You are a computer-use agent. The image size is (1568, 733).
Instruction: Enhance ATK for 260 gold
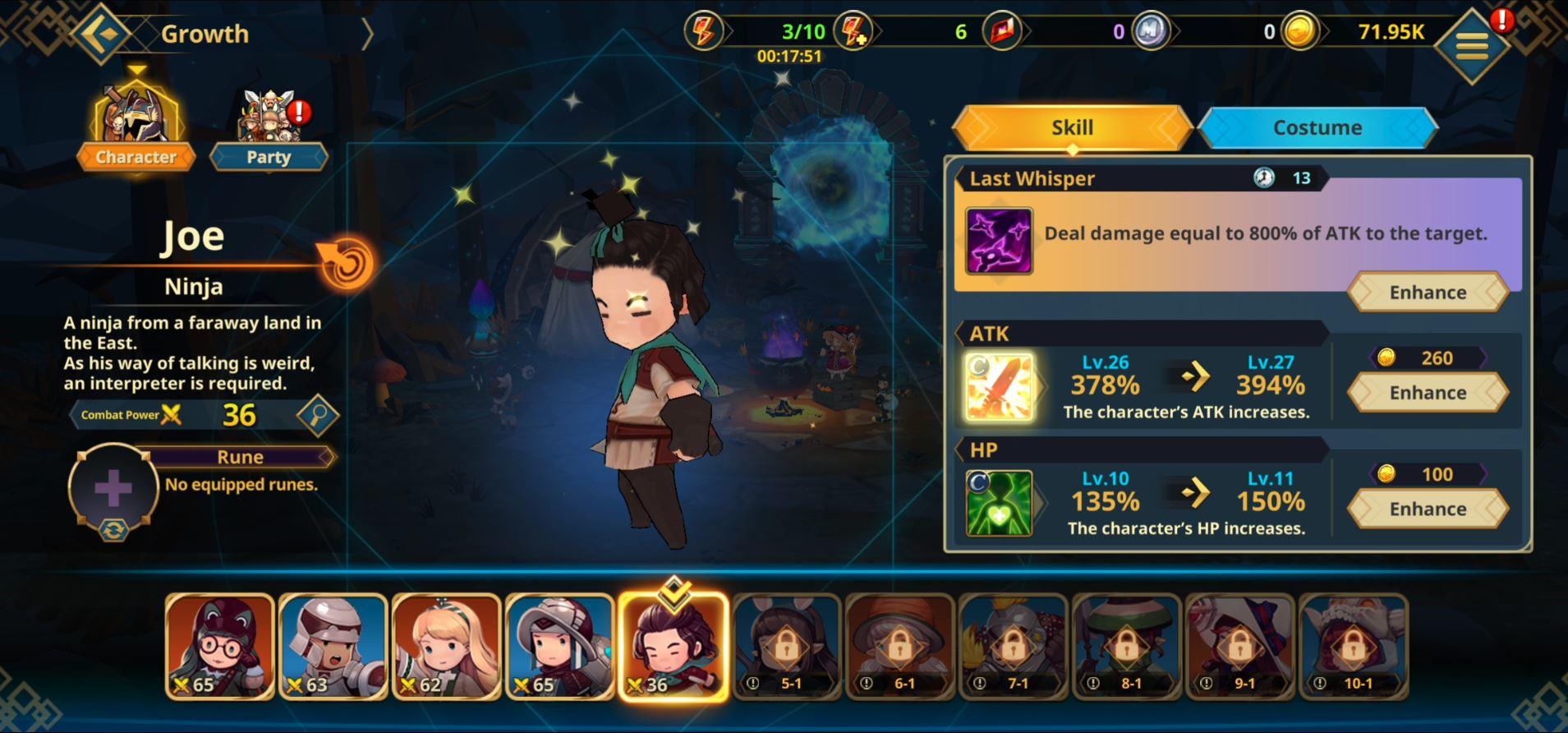click(x=1428, y=393)
